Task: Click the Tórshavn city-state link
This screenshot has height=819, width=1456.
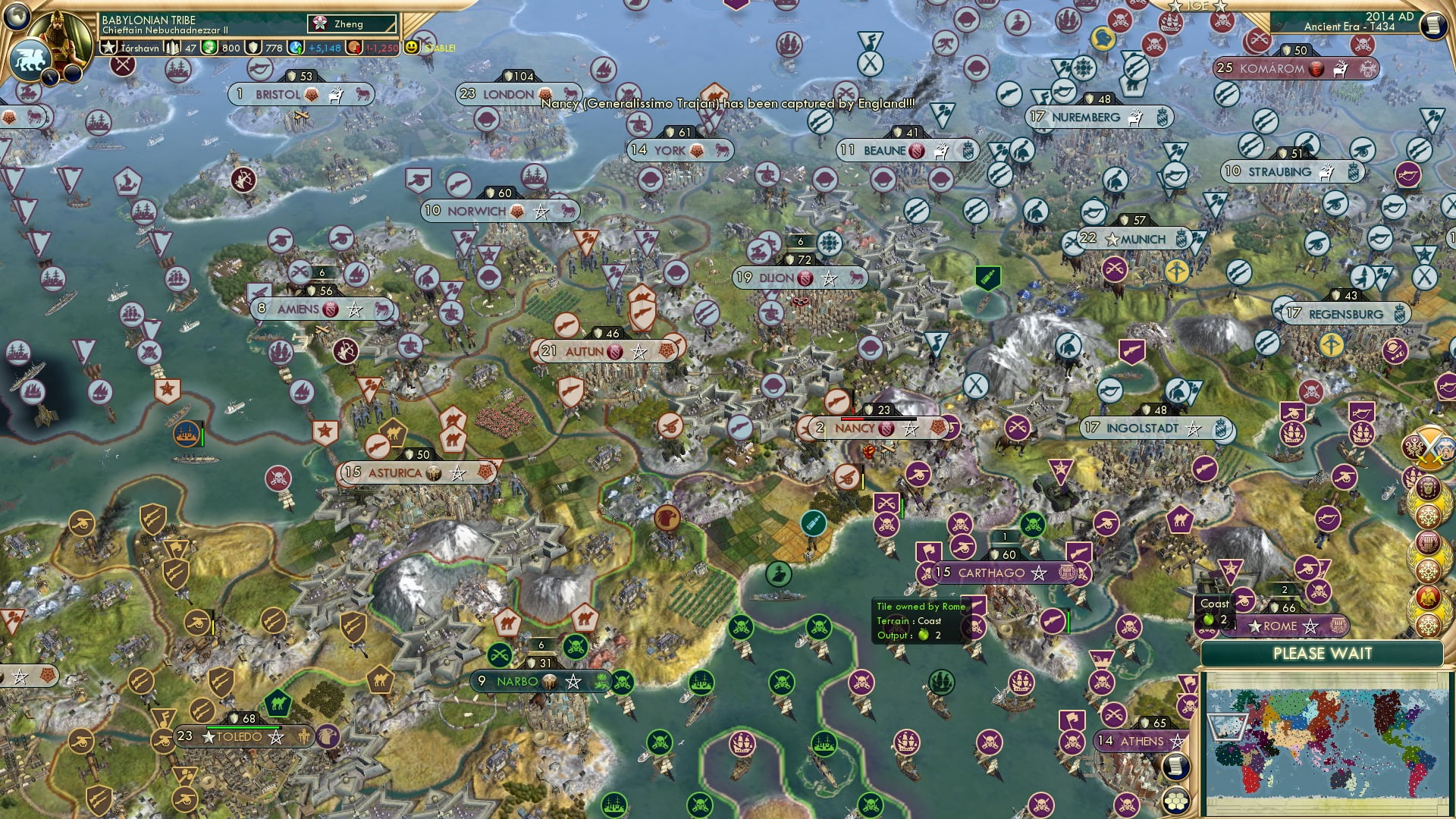Action: 140,49
